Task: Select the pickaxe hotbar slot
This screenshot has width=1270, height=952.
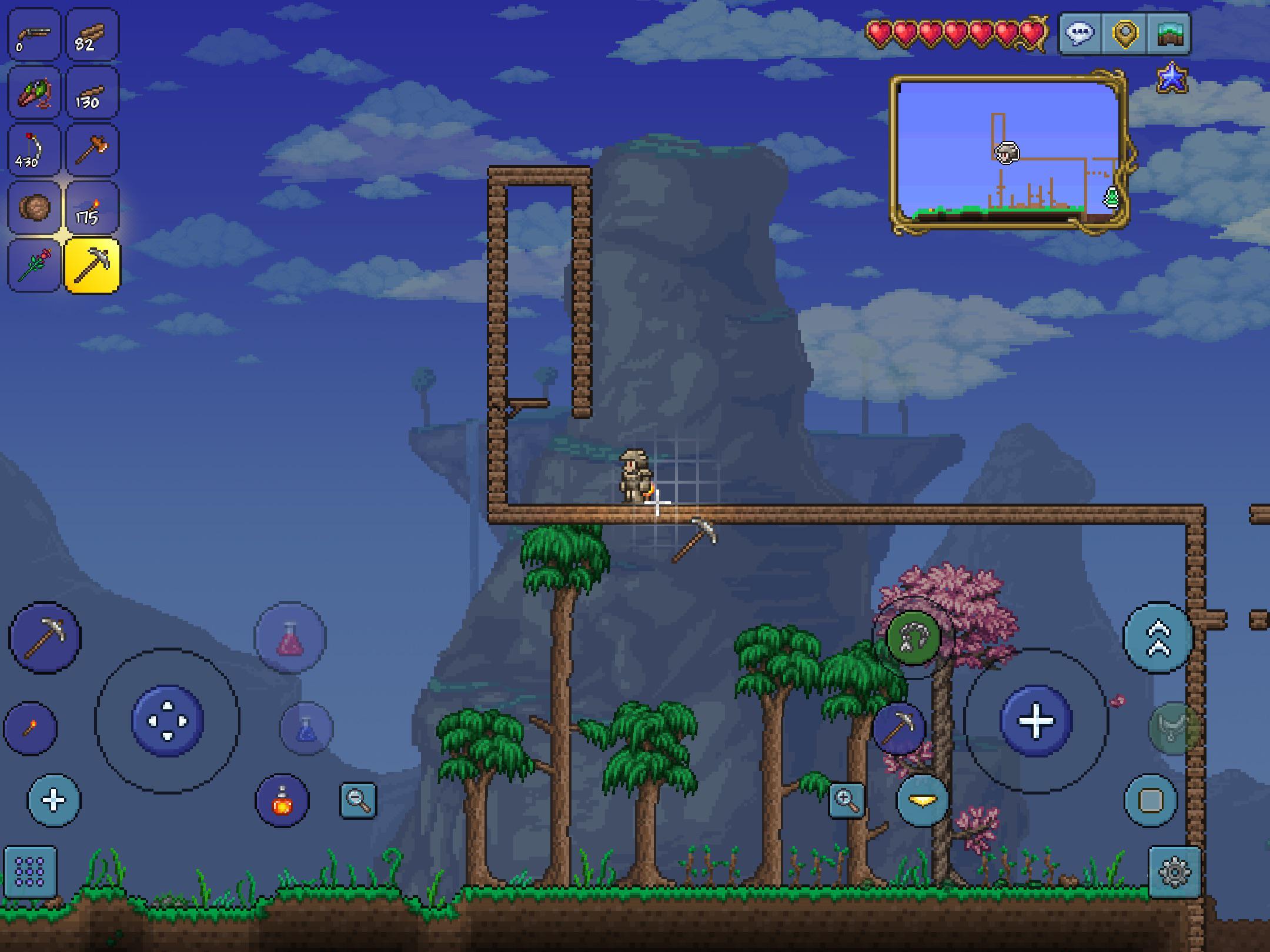Action: point(92,266)
